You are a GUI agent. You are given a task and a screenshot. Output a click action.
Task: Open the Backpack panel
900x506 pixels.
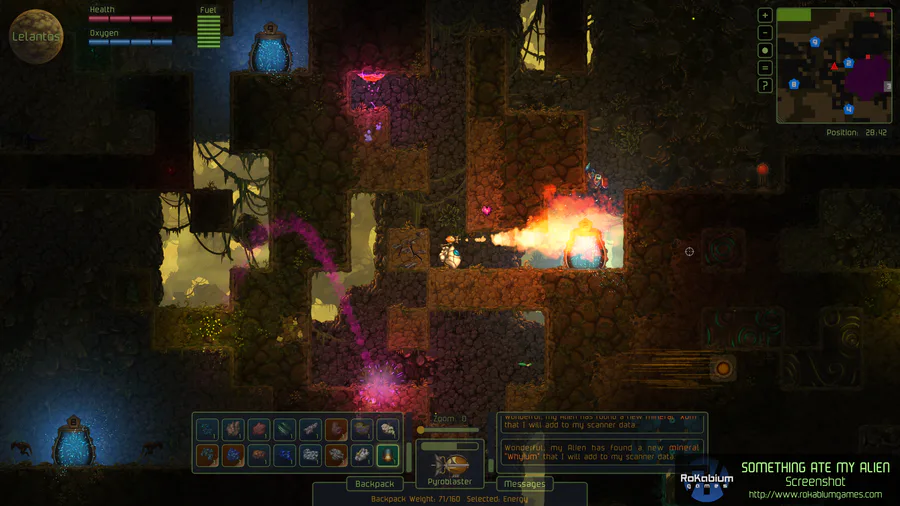[x=374, y=484]
